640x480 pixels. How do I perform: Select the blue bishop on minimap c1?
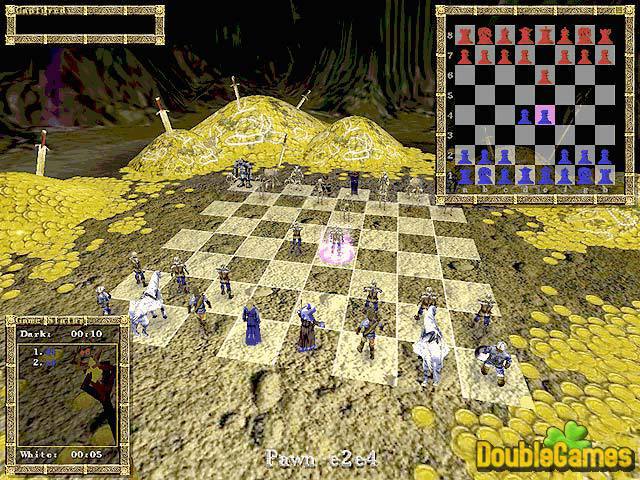click(x=504, y=176)
